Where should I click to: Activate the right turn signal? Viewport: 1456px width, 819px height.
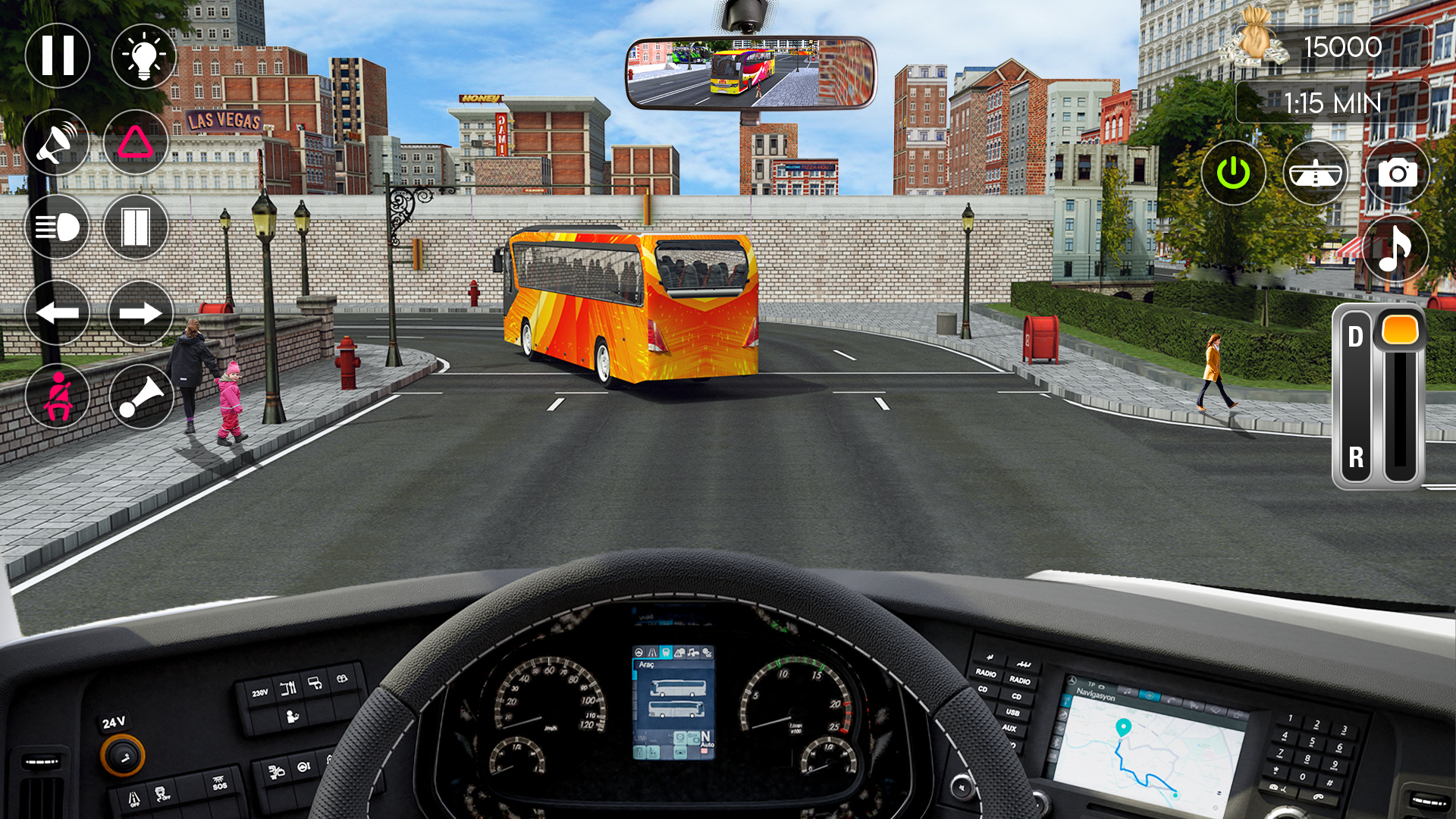pos(140,312)
